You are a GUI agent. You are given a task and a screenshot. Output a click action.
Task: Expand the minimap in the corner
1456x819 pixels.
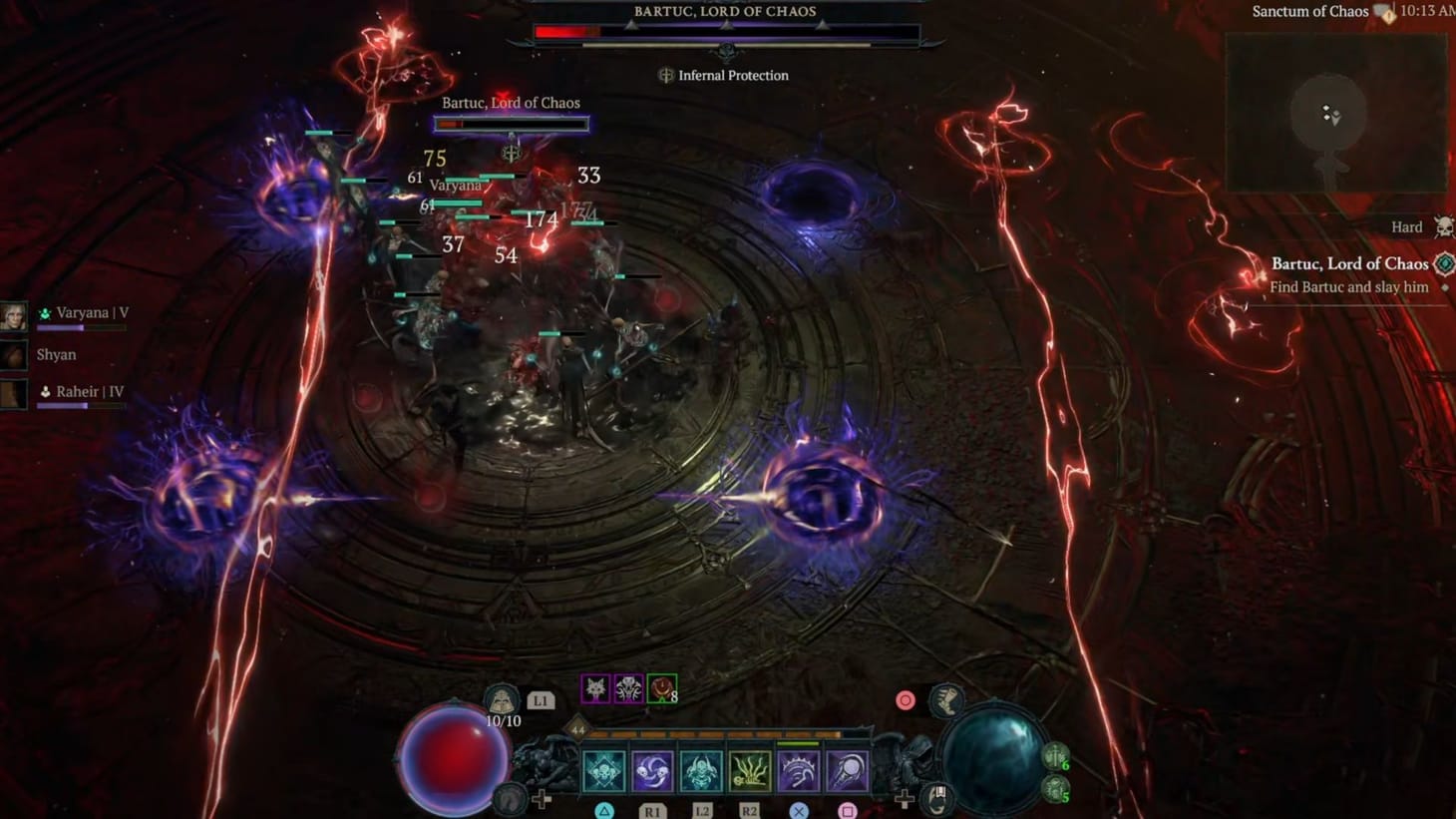tap(1334, 115)
